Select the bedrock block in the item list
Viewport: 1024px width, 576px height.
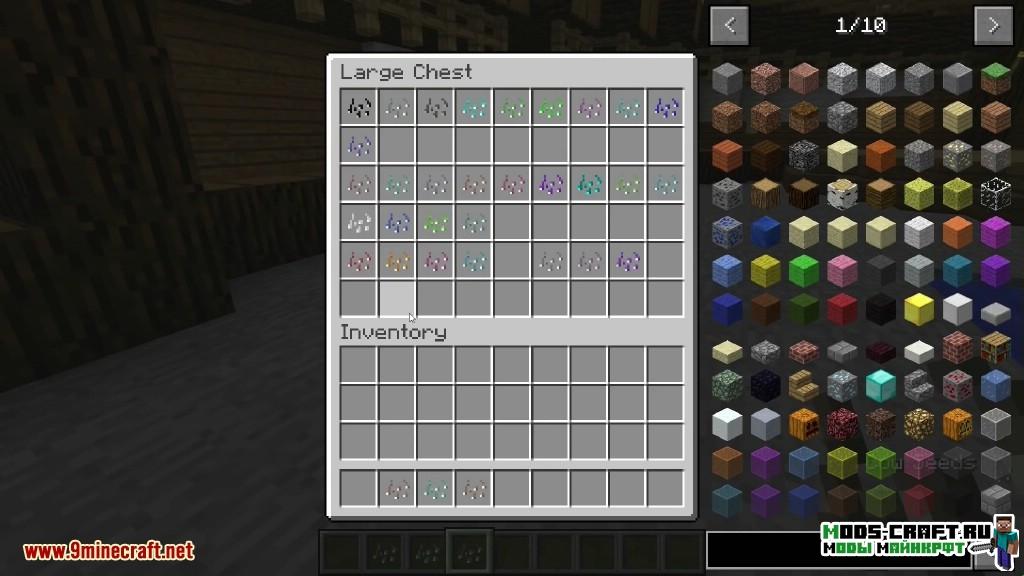point(803,155)
